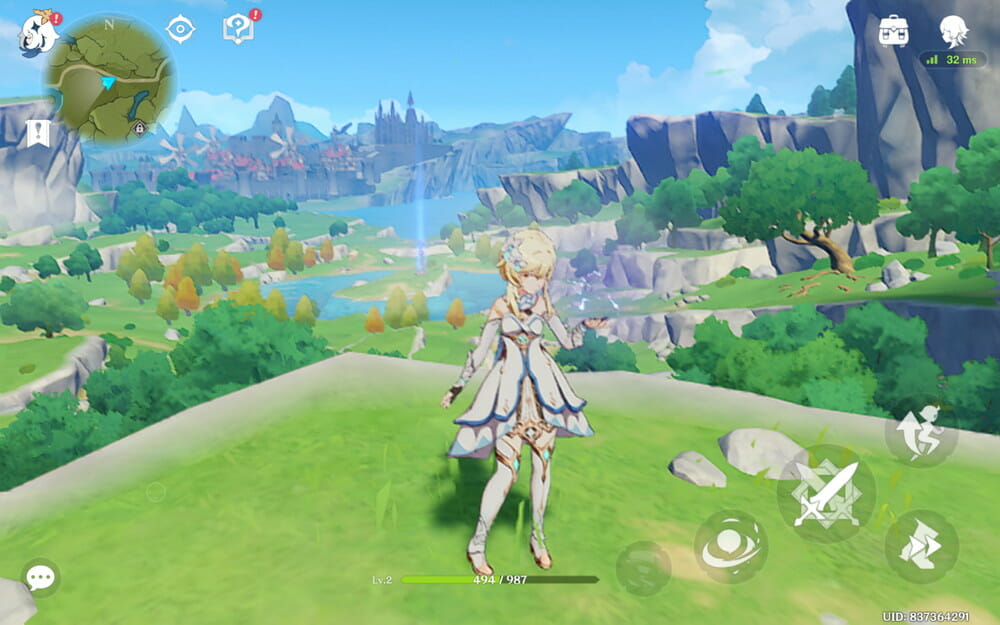Image resolution: width=1000 pixels, height=625 pixels.
Task: Open the question mark tutorial icon
Action: [x=238, y=29]
